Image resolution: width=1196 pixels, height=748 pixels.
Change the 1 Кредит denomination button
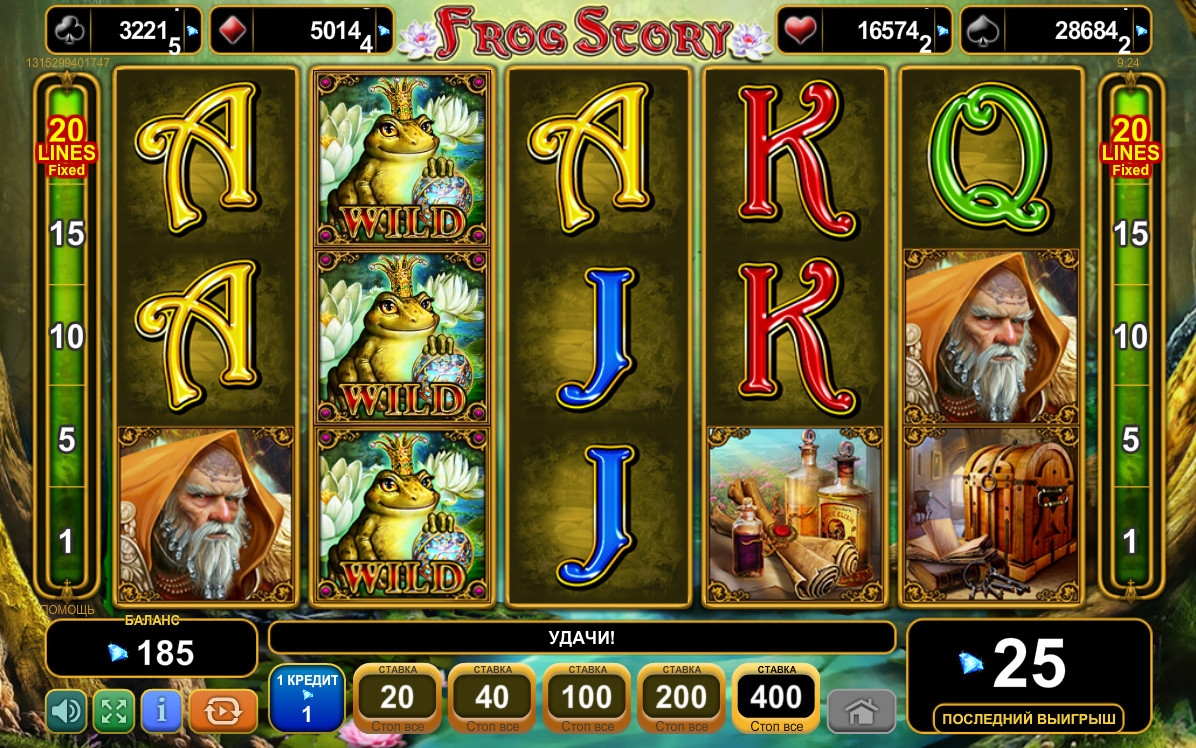307,698
